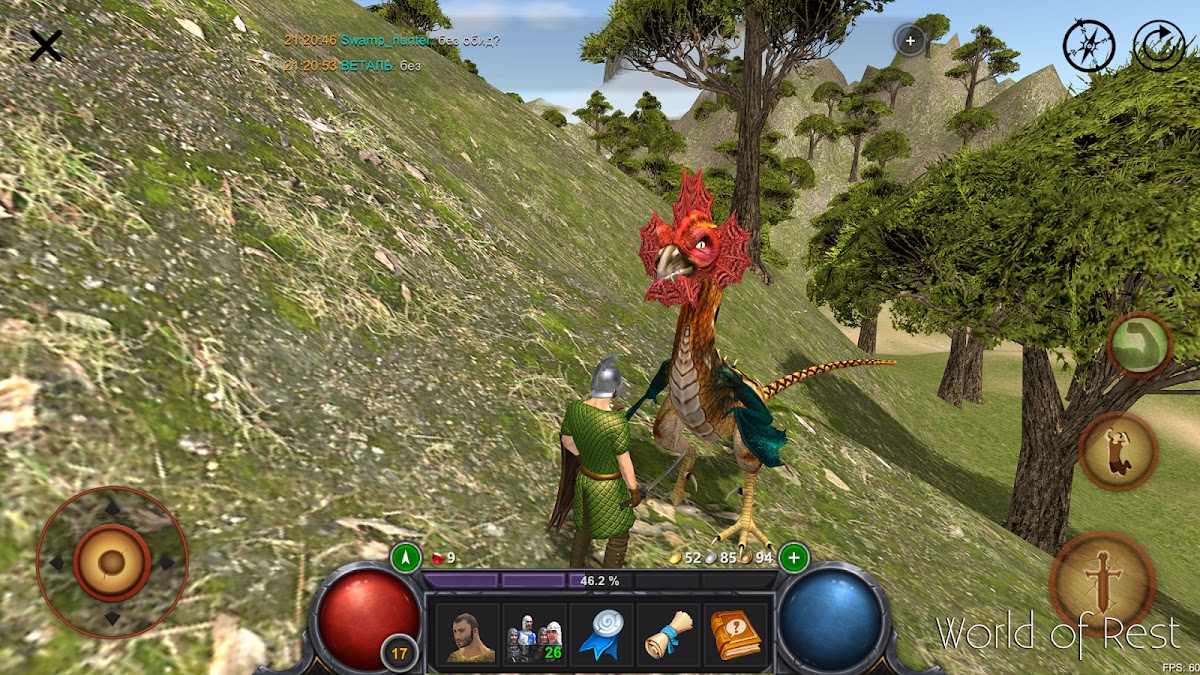The image size is (1200, 675).
Task: Select the blue ribbon medal icon
Action: click(x=602, y=633)
